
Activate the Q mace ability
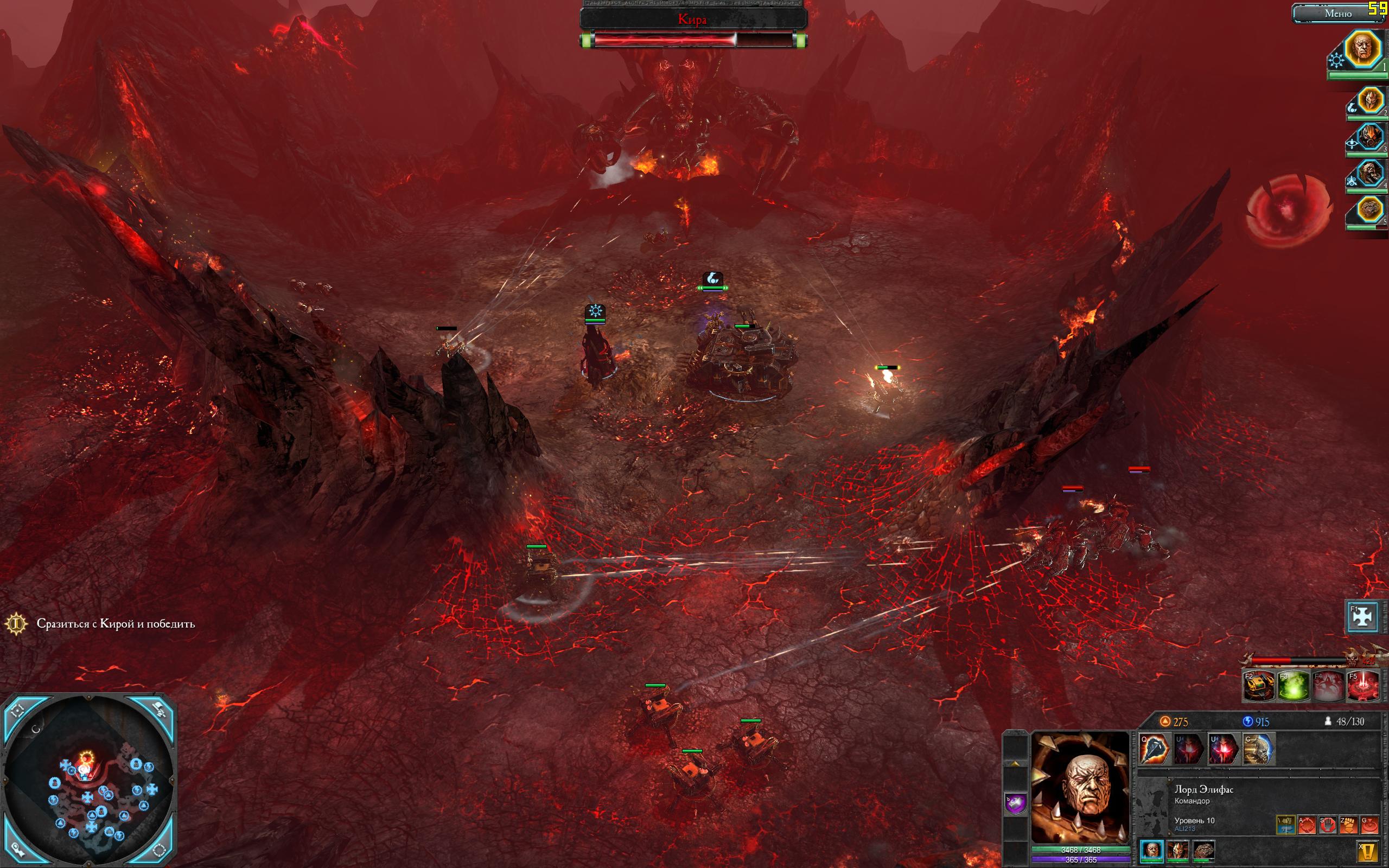click(x=1155, y=749)
